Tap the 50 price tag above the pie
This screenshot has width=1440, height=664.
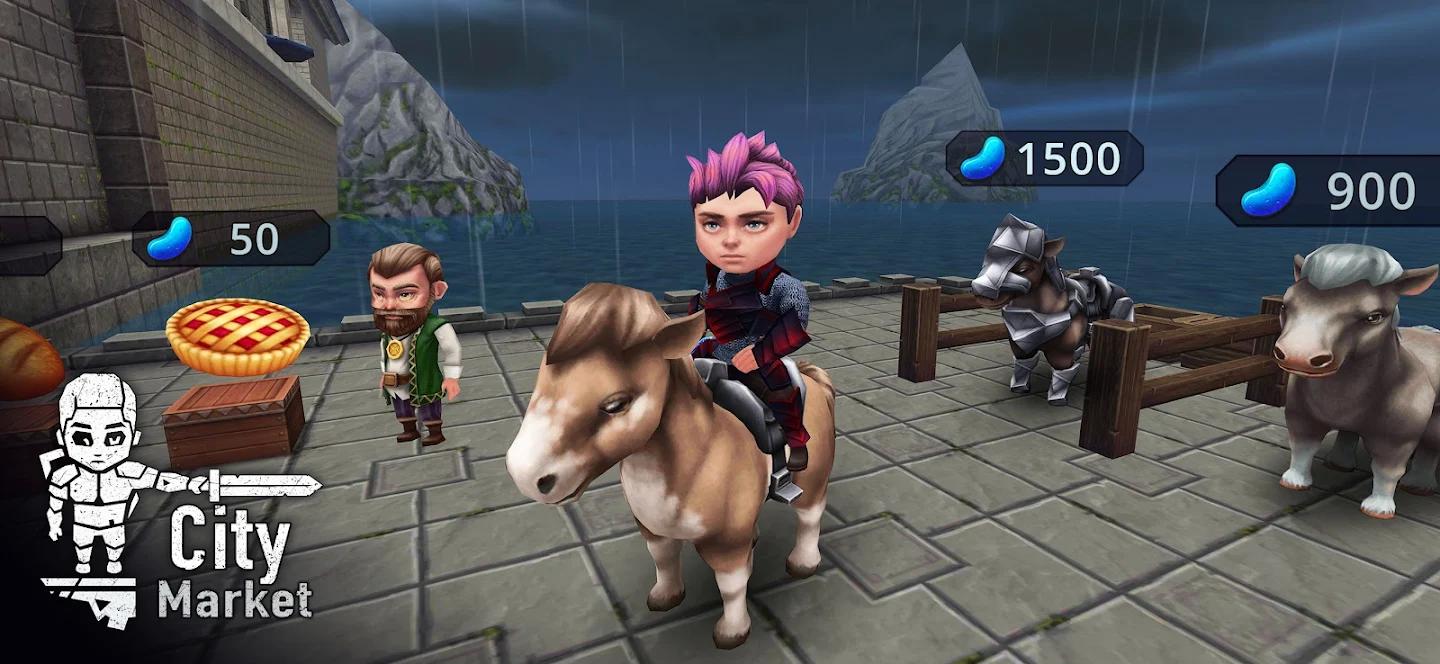[x=231, y=238]
